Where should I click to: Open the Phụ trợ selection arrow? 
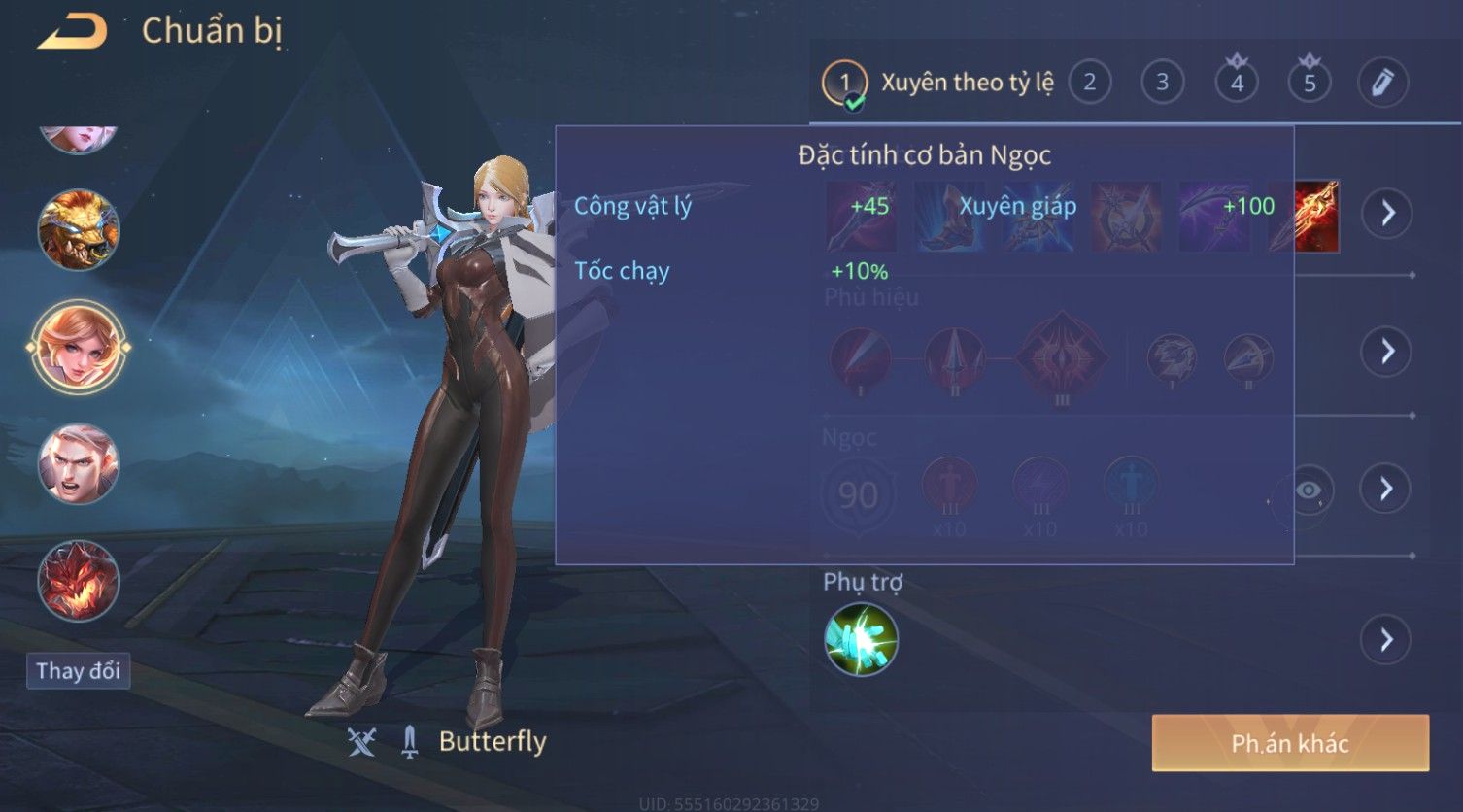(1387, 640)
